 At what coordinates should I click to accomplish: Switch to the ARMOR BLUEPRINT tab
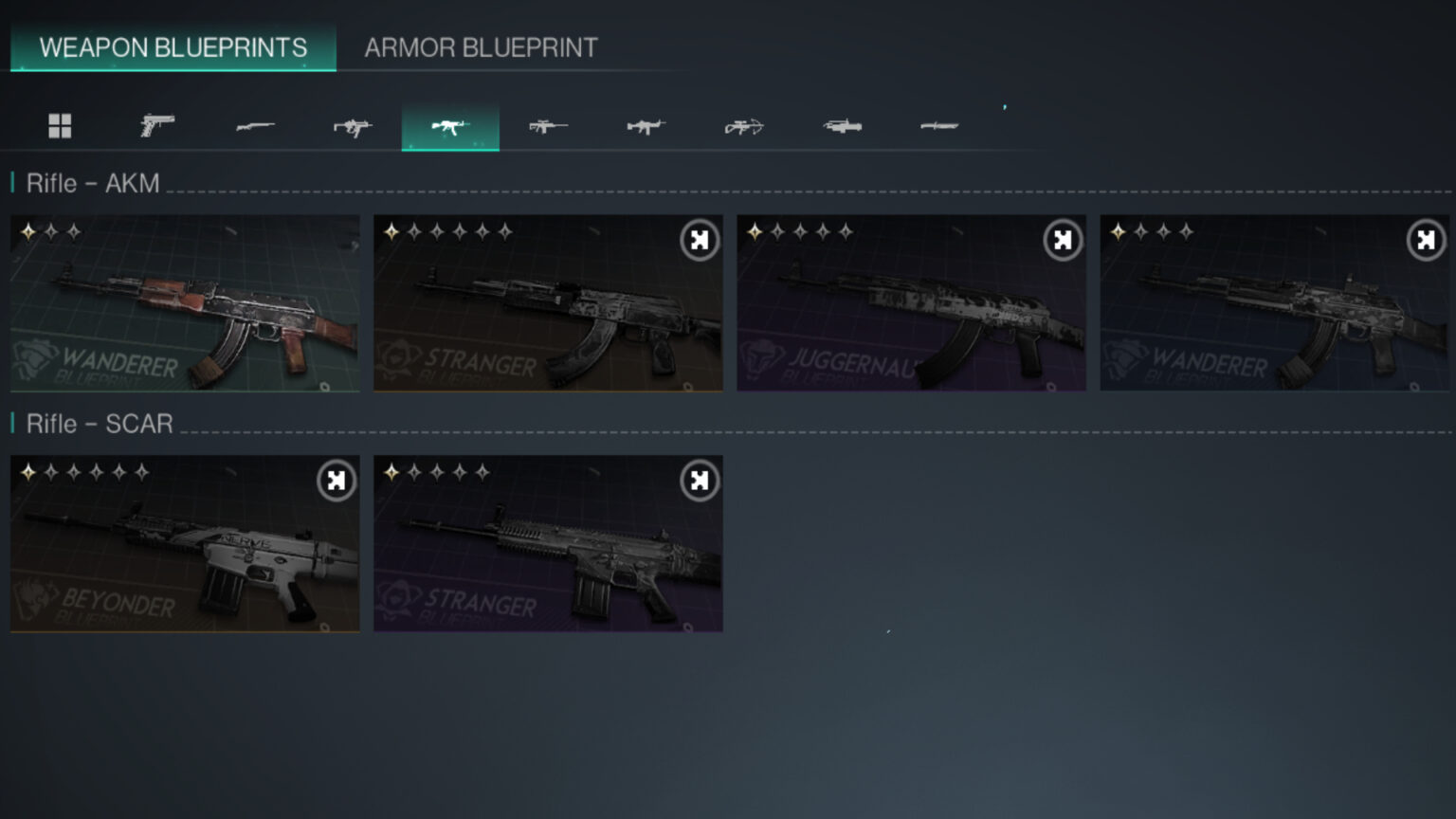(482, 46)
